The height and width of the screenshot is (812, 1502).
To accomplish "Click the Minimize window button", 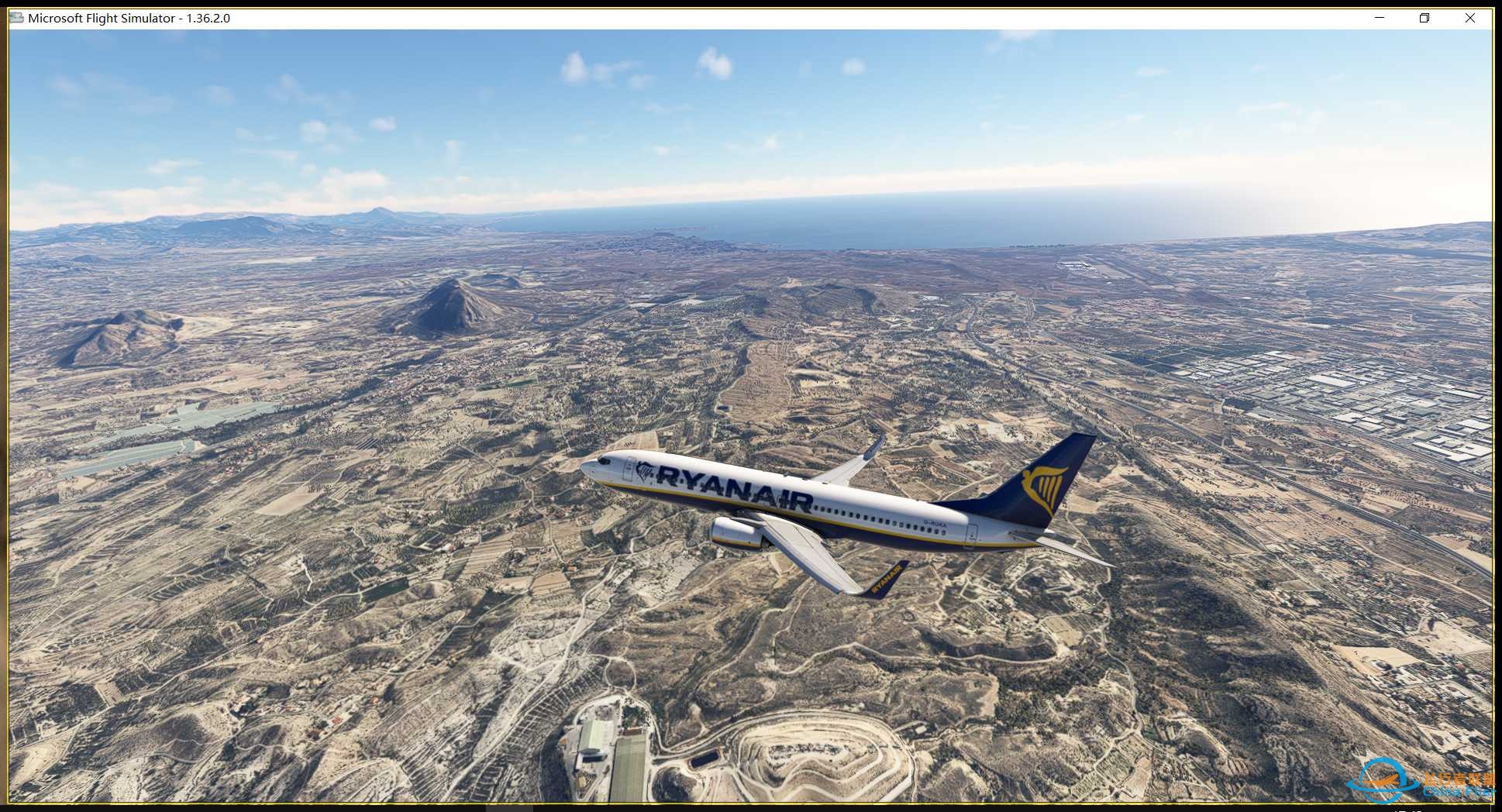I will click(x=1380, y=17).
